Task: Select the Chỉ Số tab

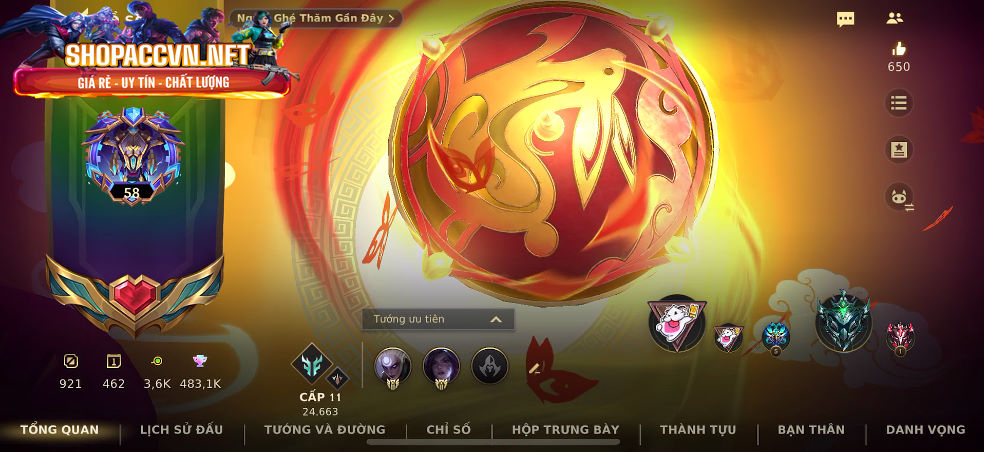Action: [x=448, y=430]
